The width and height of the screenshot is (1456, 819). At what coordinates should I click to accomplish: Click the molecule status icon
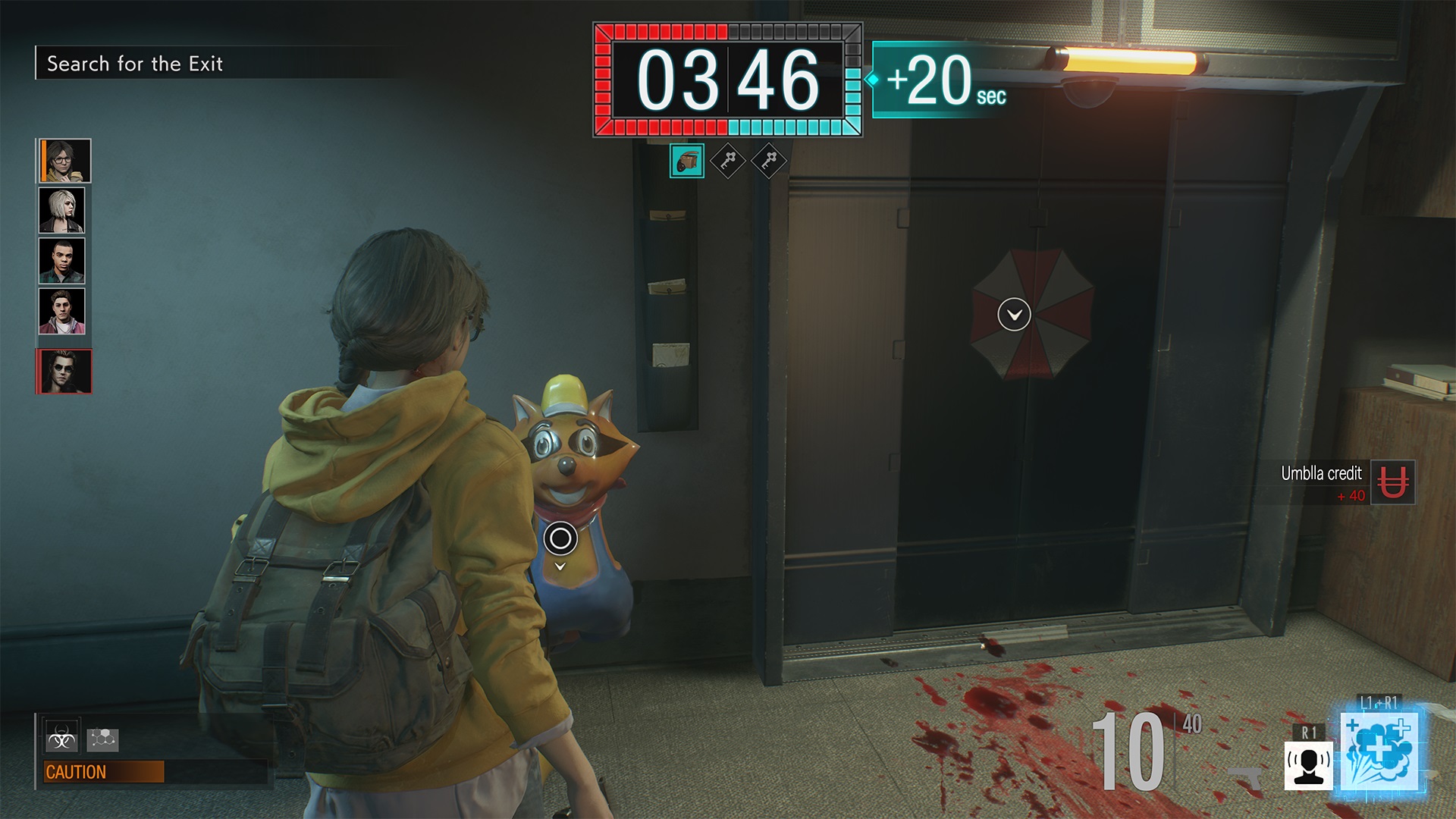[102, 739]
